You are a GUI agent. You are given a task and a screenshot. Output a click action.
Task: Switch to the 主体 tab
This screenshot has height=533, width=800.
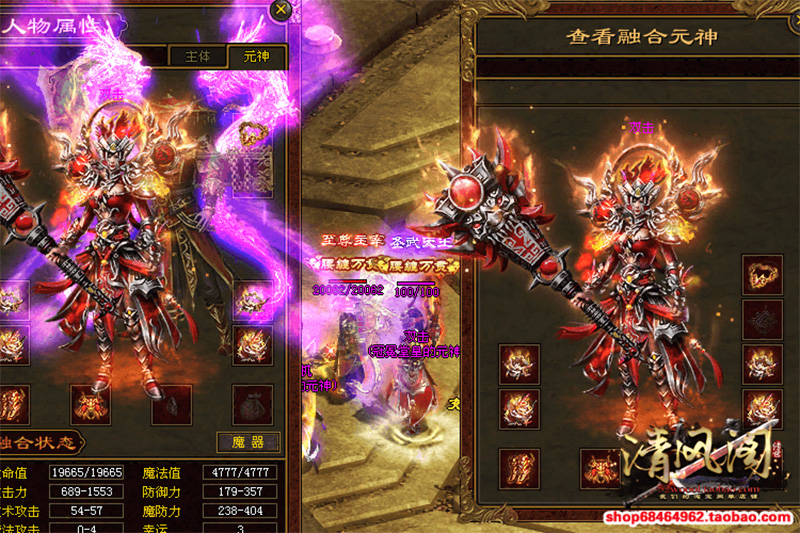point(197,57)
